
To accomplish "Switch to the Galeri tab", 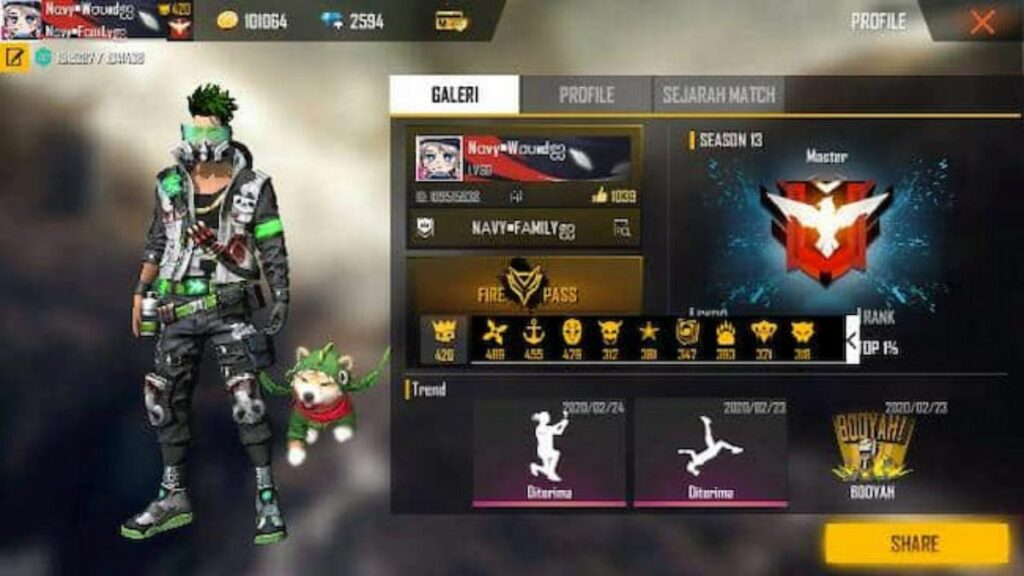I will [x=454, y=95].
